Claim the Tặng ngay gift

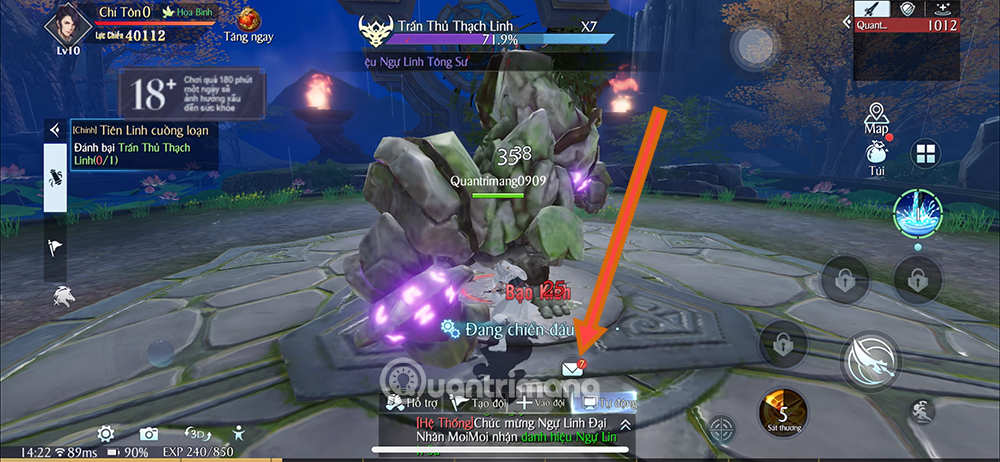click(247, 24)
